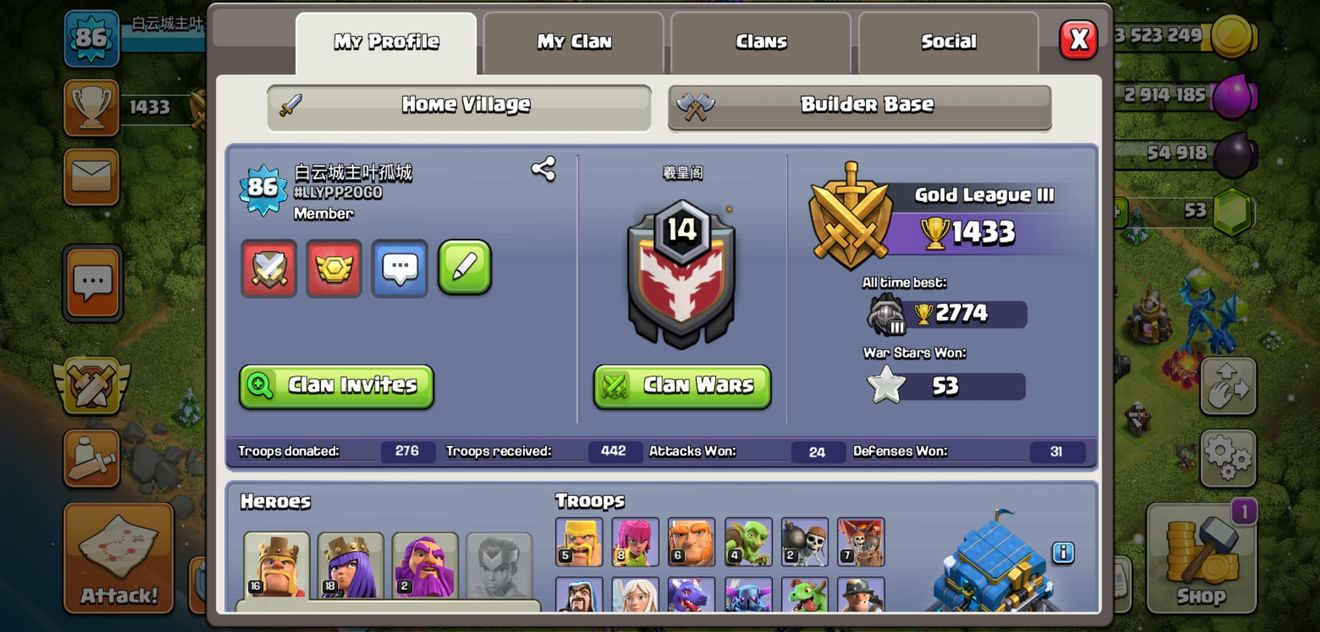Show Town Hall info with the i button

[x=1063, y=552]
